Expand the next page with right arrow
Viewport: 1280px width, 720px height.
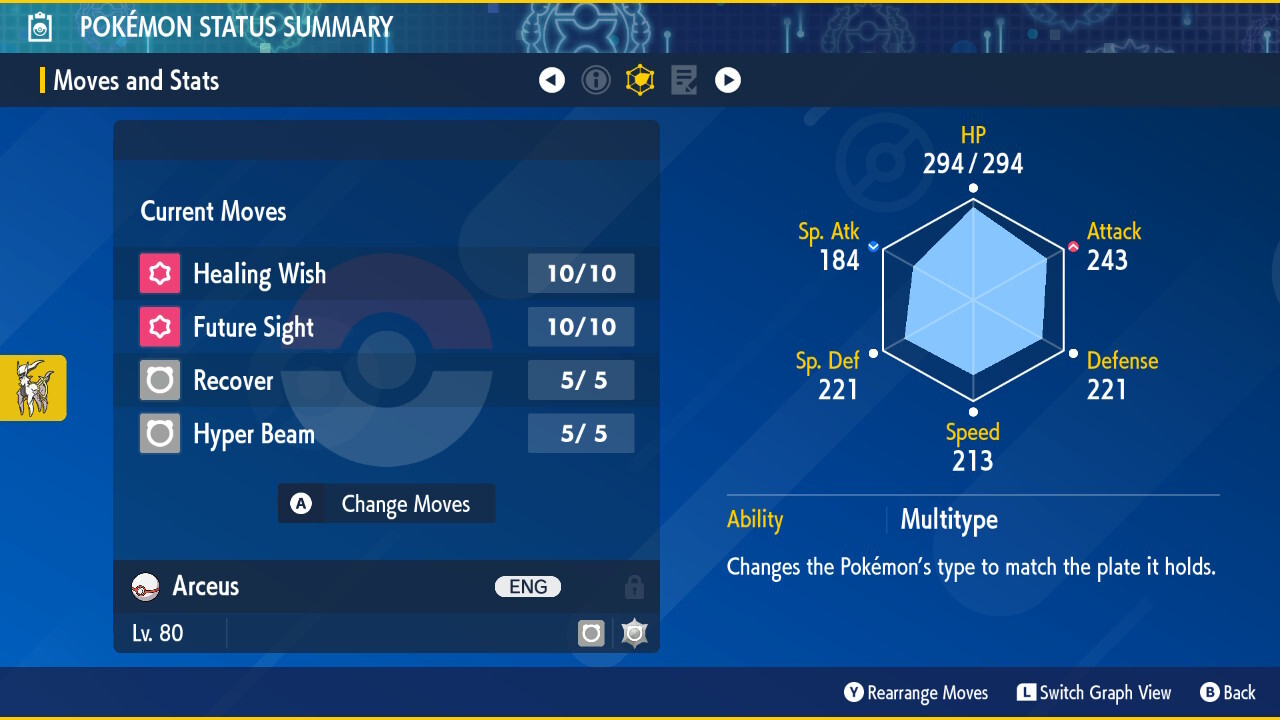728,80
